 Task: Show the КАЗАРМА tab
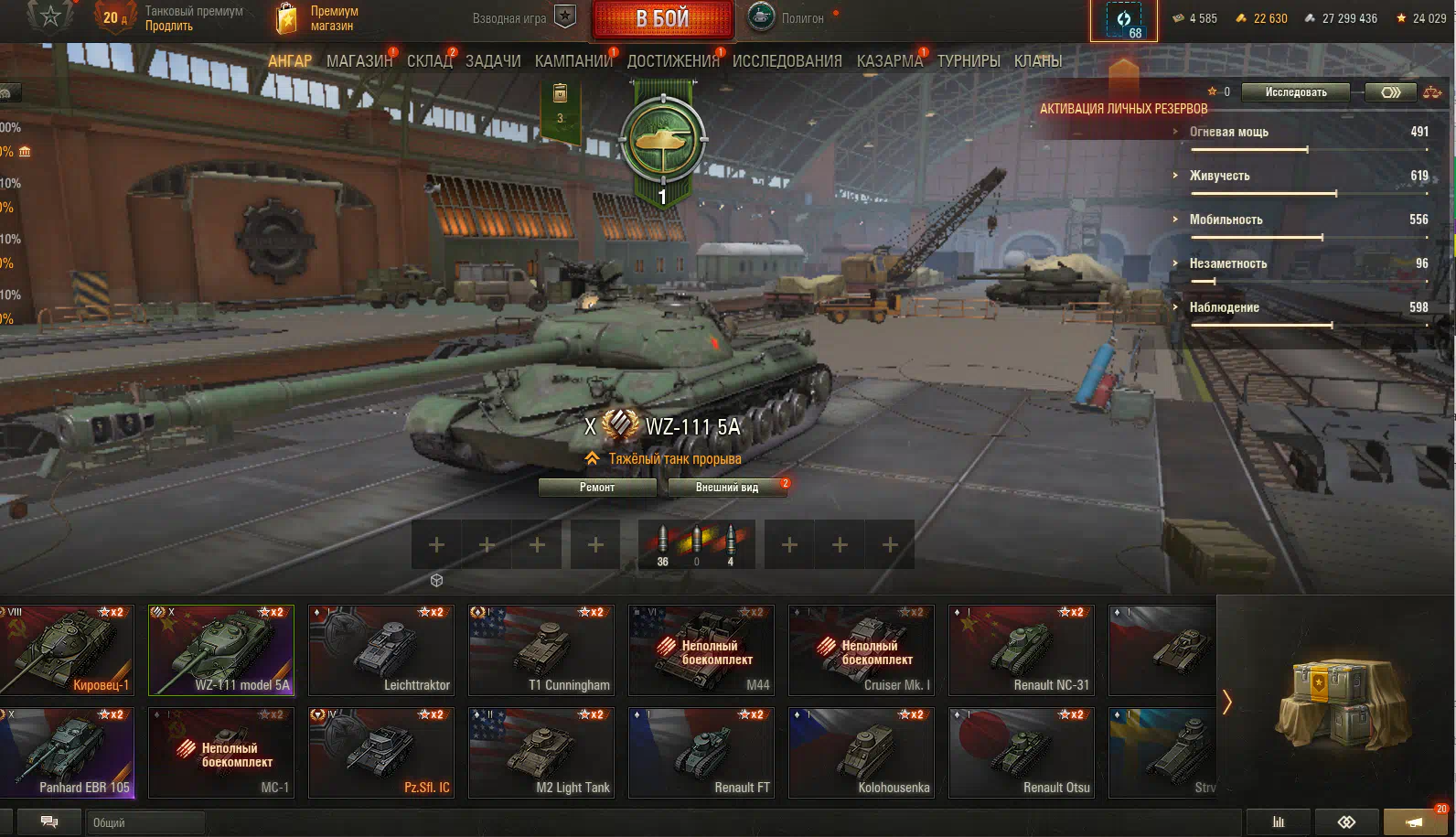tap(889, 61)
